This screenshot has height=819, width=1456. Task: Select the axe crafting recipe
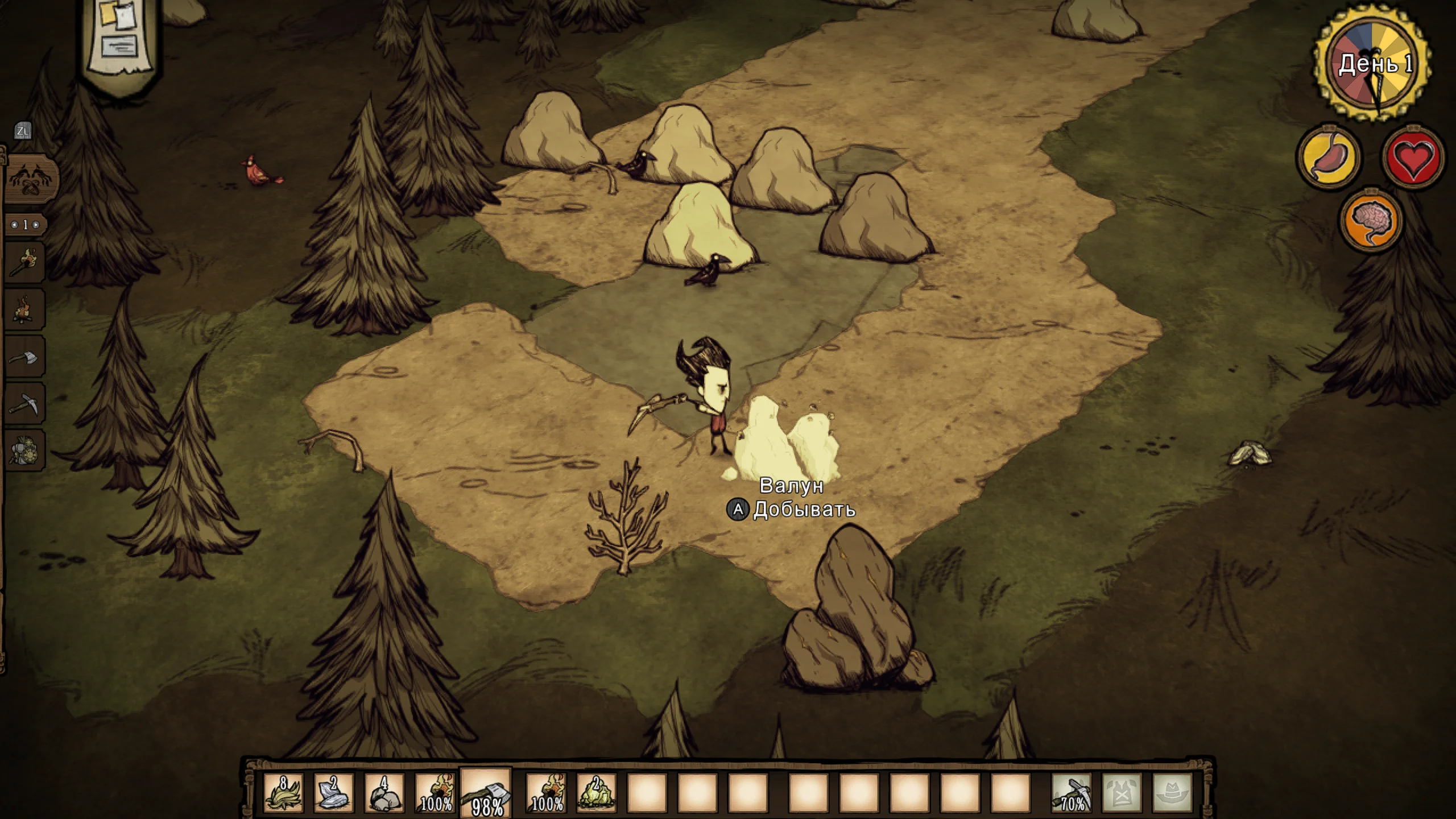click(25, 358)
